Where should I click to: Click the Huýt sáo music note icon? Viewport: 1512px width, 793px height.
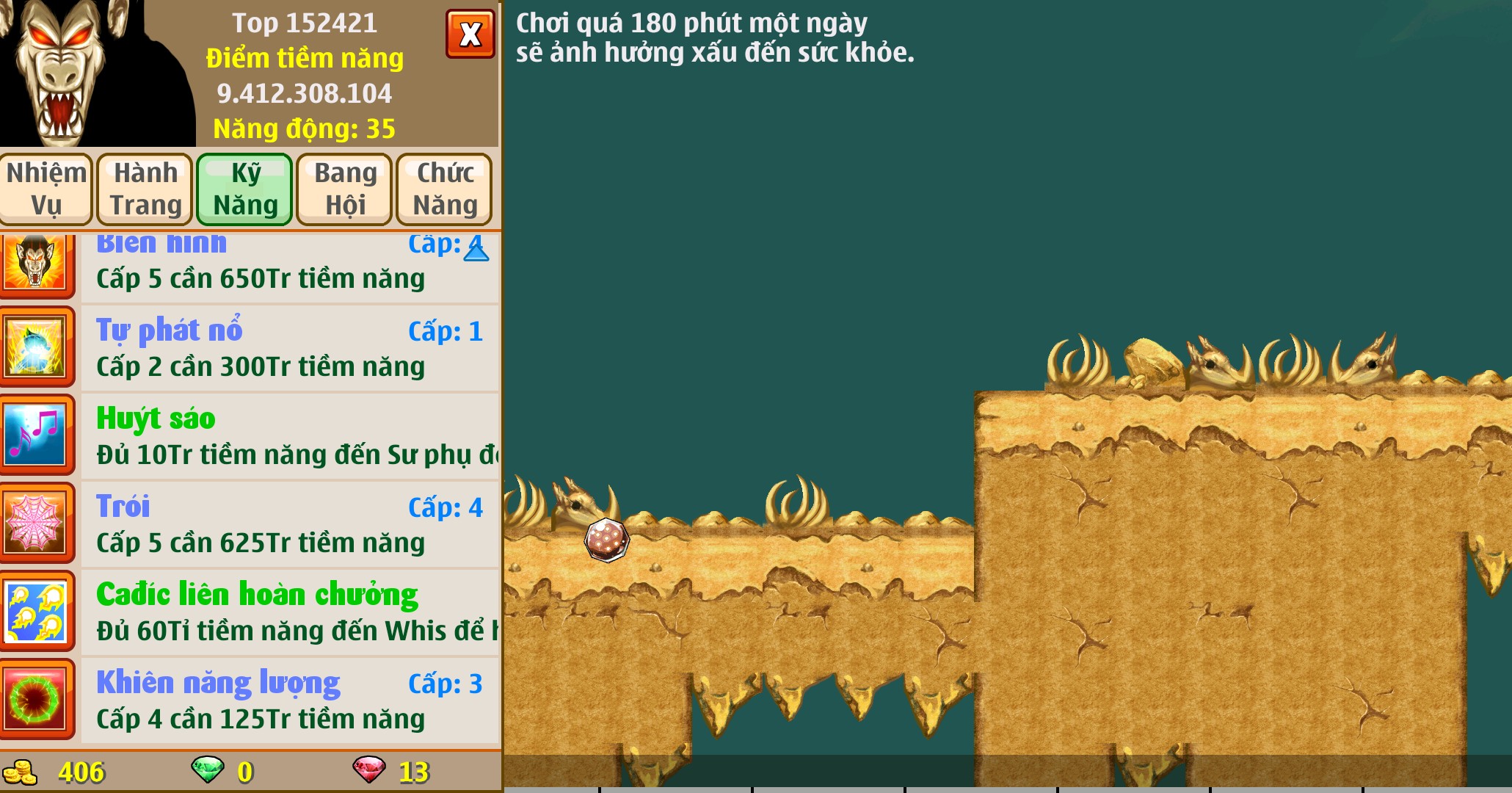[x=38, y=435]
